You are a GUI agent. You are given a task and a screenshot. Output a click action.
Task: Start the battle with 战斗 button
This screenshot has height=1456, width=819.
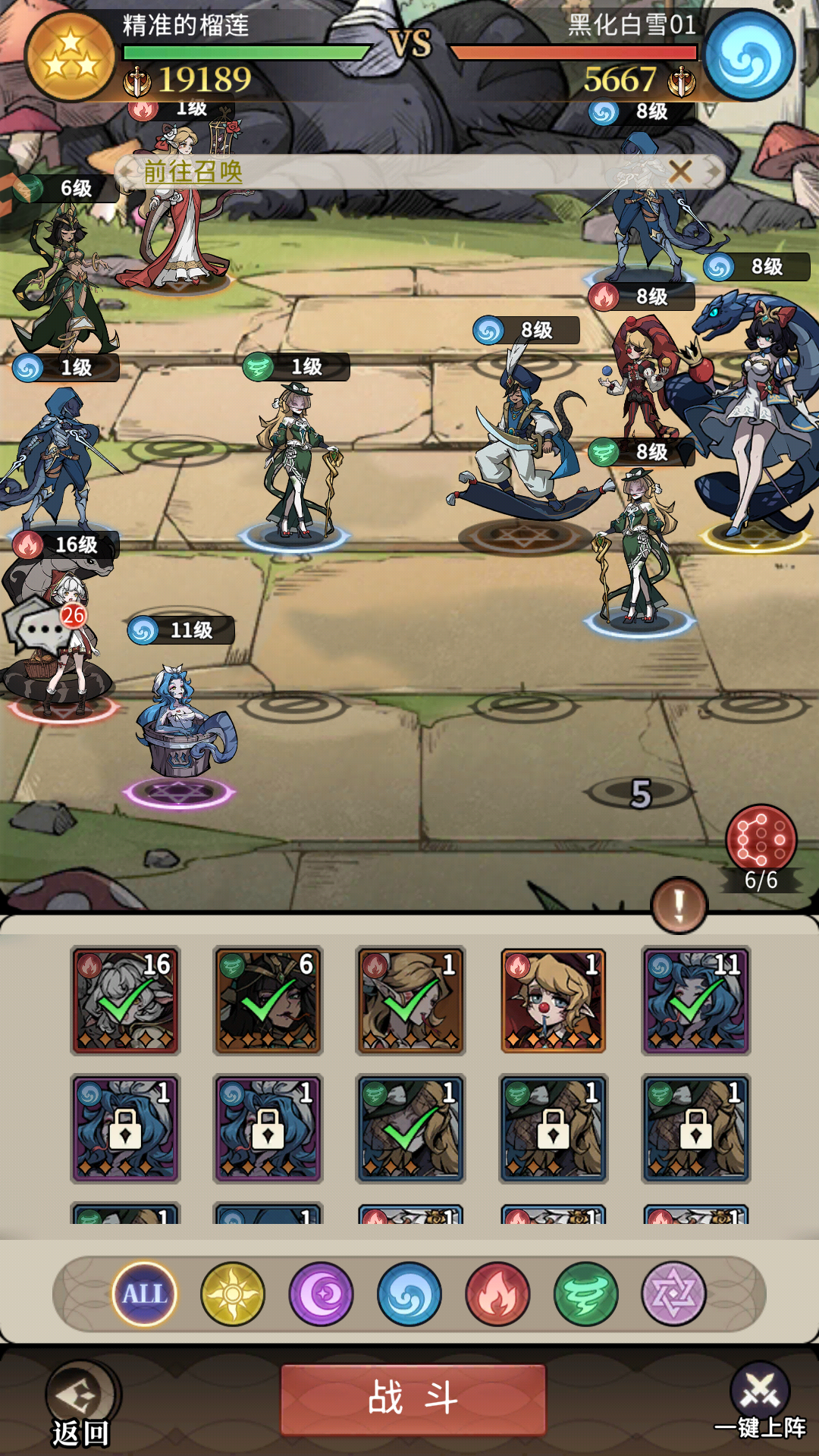coord(413,1399)
